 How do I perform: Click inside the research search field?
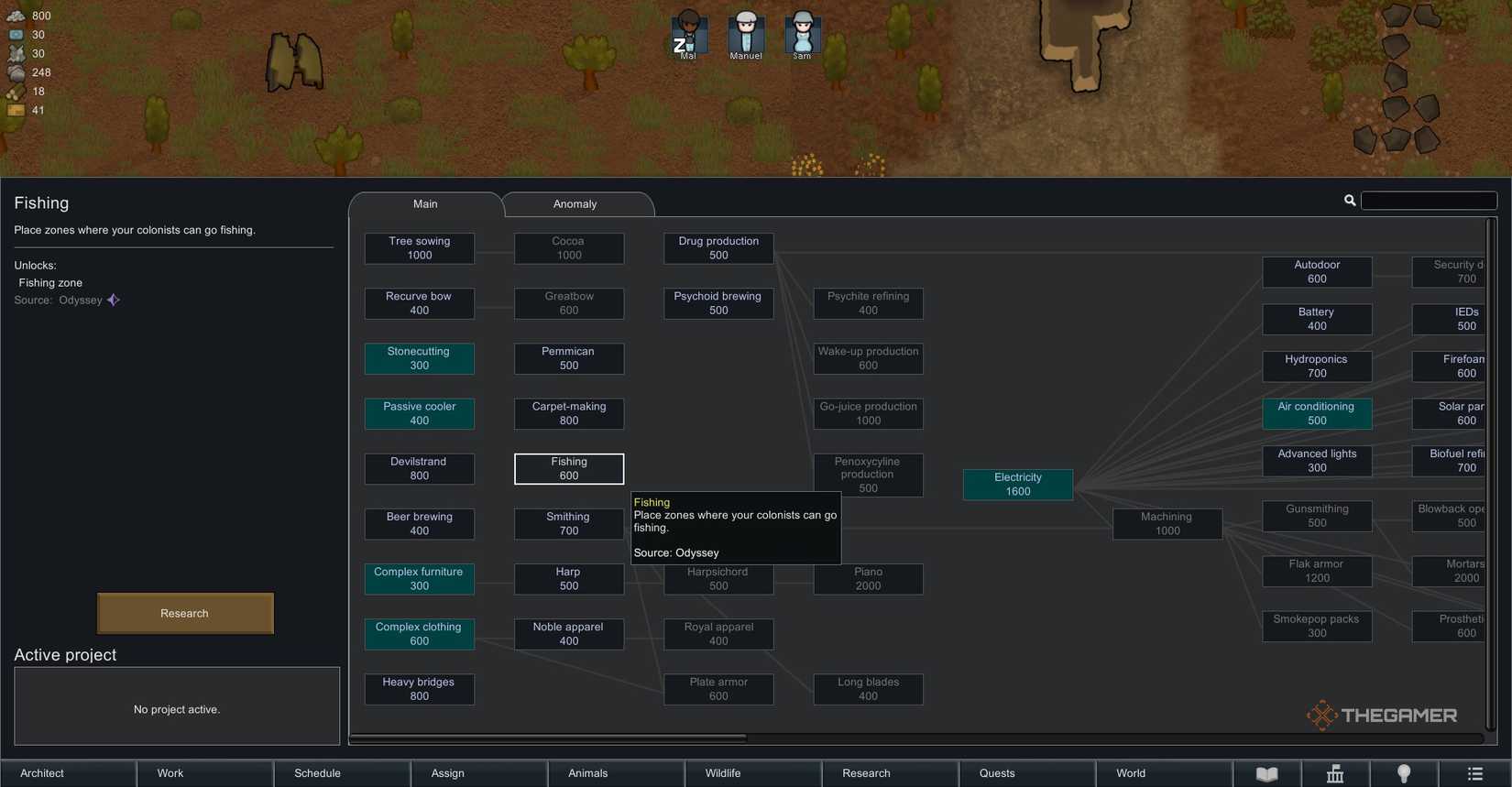(1430, 200)
